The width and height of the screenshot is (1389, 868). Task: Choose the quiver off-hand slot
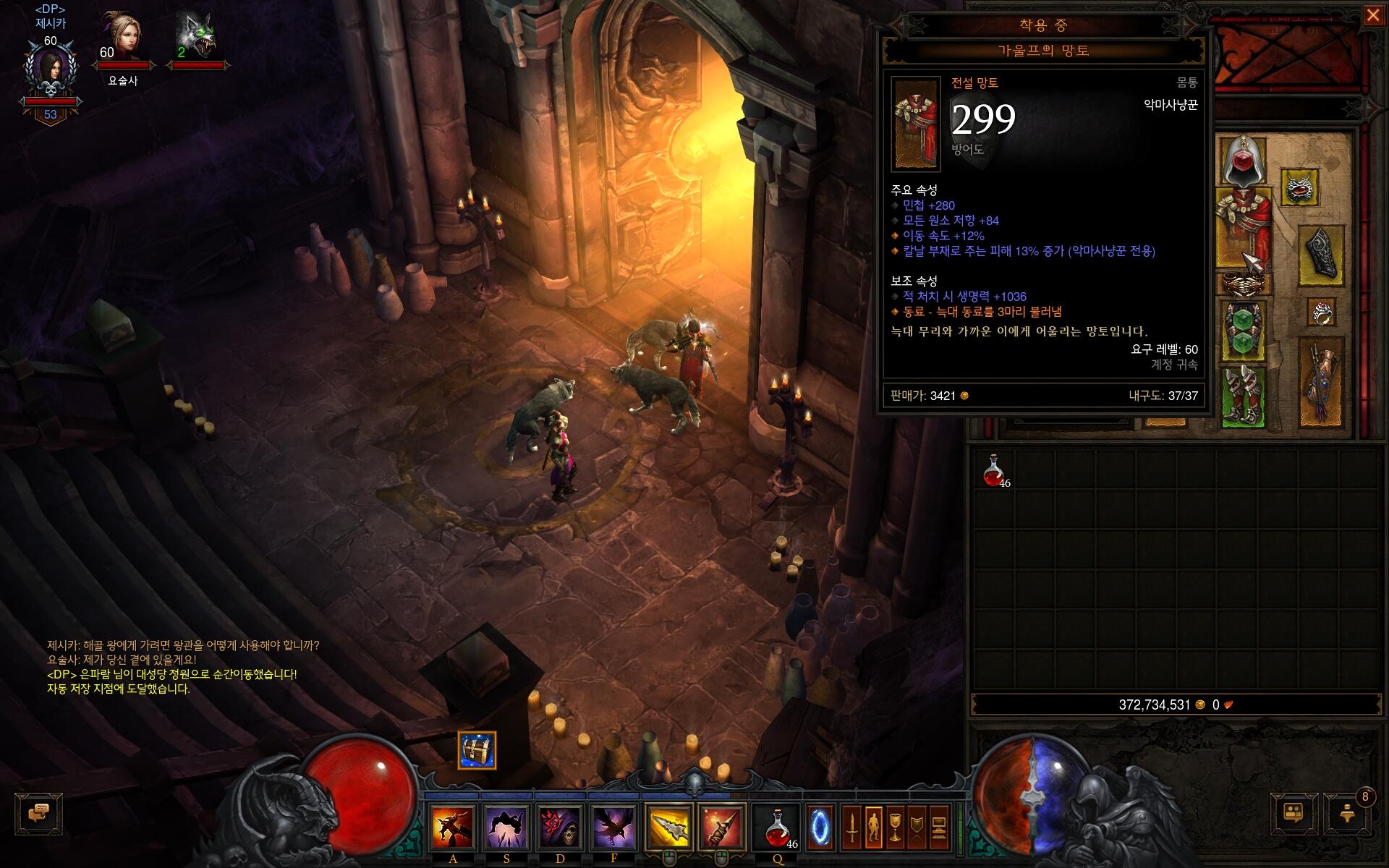click(1322, 383)
